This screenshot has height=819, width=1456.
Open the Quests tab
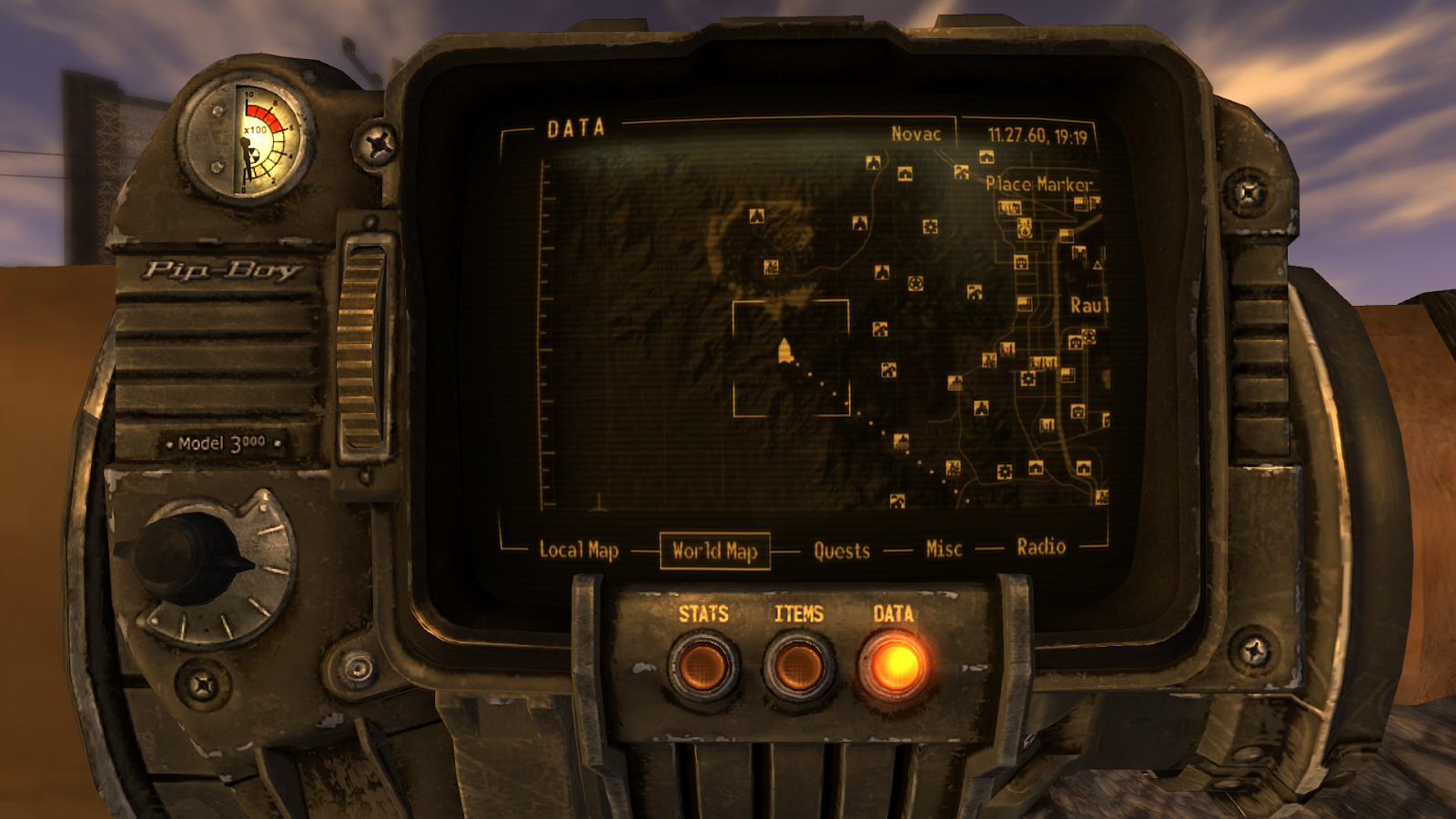841,550
